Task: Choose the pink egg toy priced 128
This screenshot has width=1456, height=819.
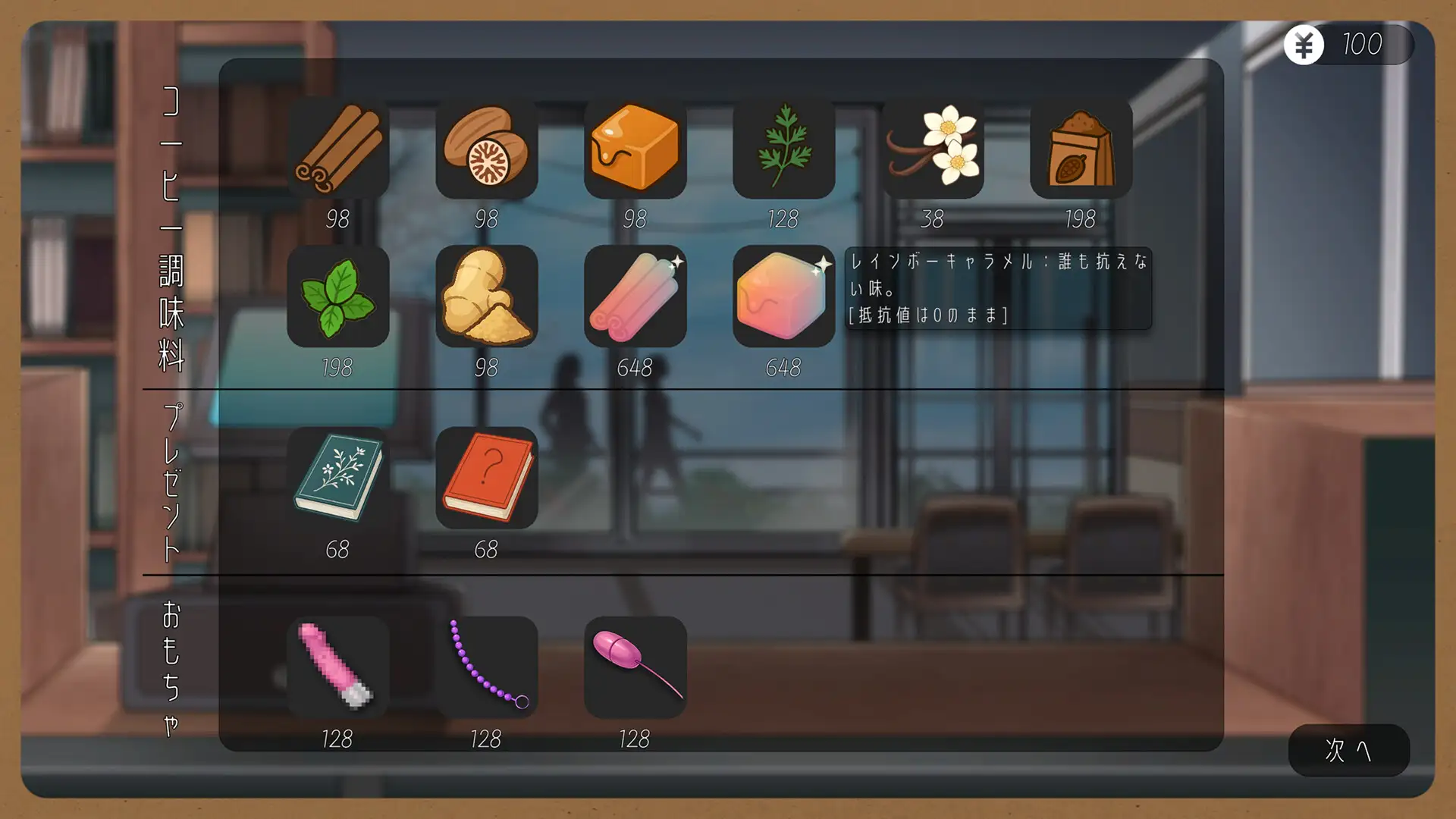Action: coord(636,667)
